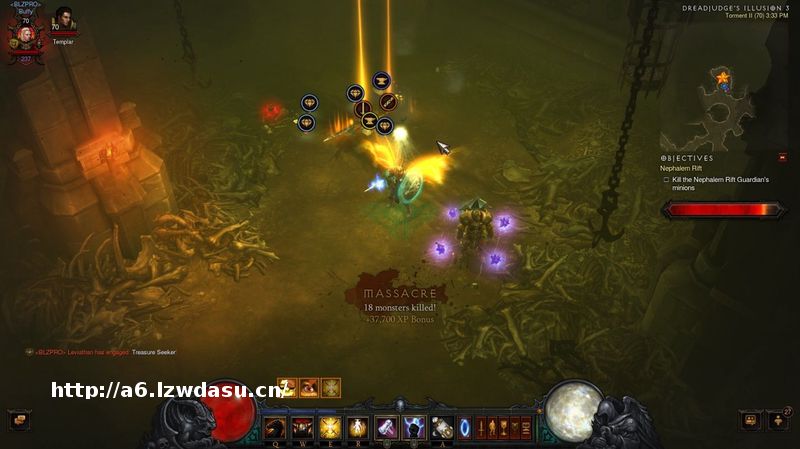This screenshot has height=449, width=800.
Task: Select the Templar follower portrait
Action: (x=63, y=22)
